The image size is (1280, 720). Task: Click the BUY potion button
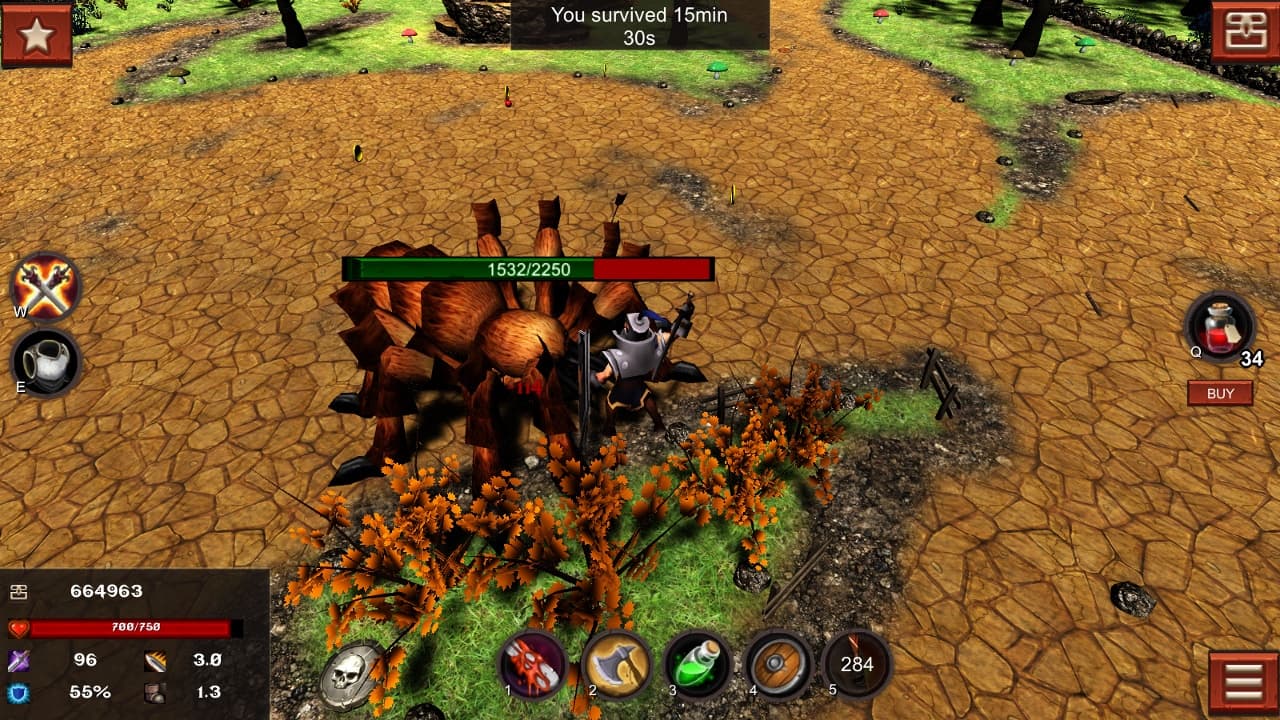pos(1220,393)
